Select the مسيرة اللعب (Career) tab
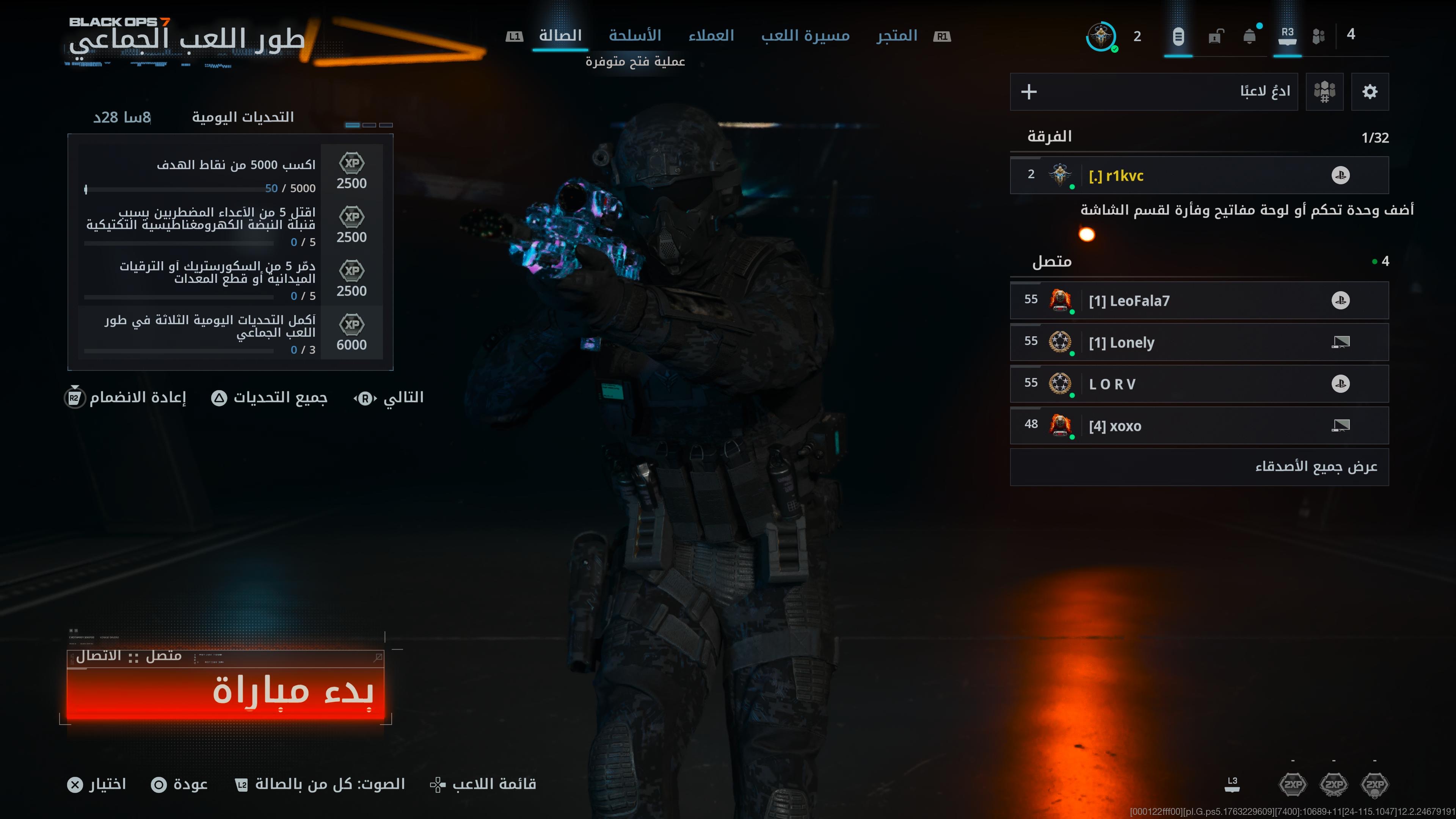The width and height of the screenshot is (1456, 819). point(805,36)
